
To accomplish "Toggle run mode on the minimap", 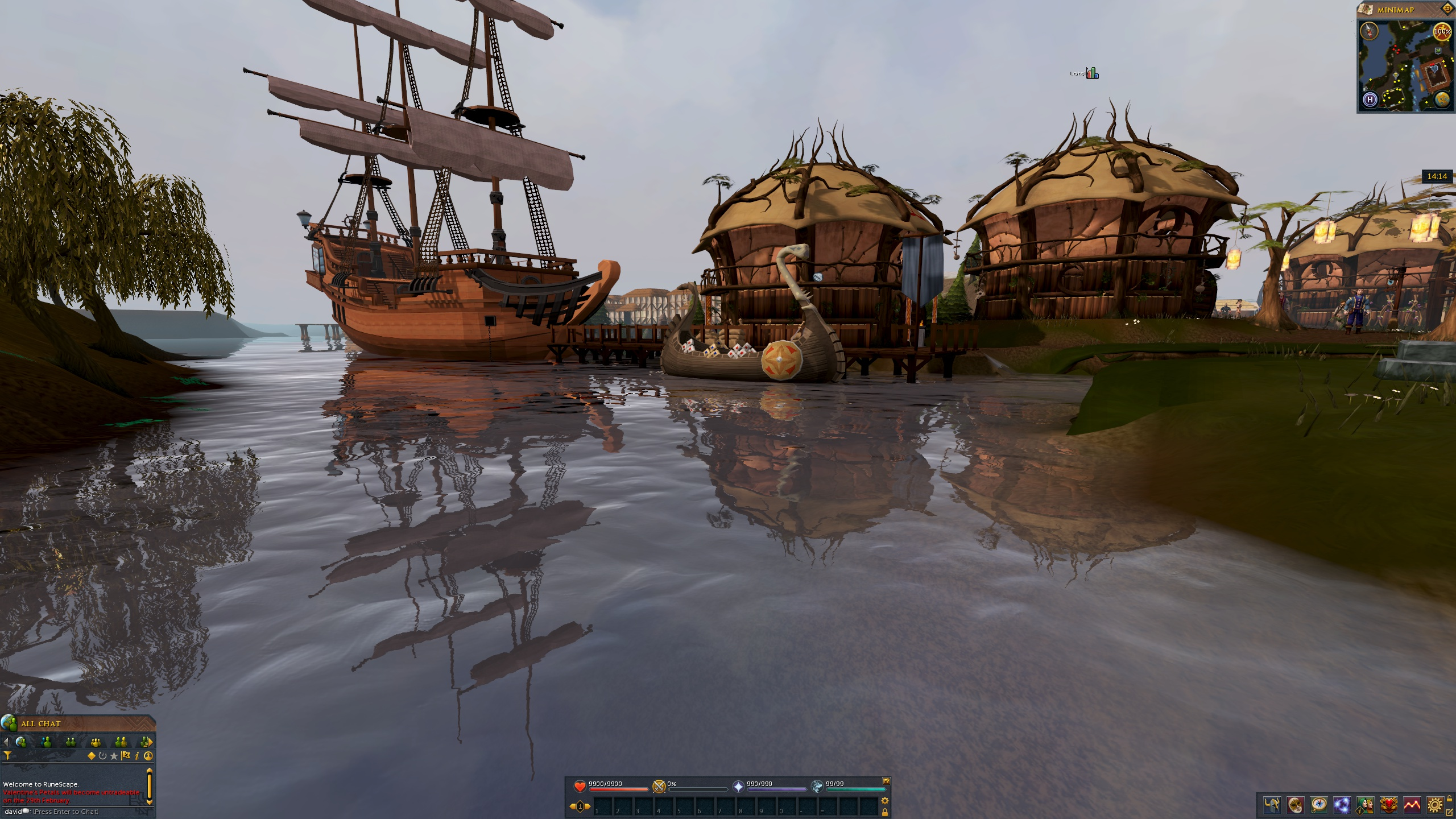I will (x=1442, y=31).
